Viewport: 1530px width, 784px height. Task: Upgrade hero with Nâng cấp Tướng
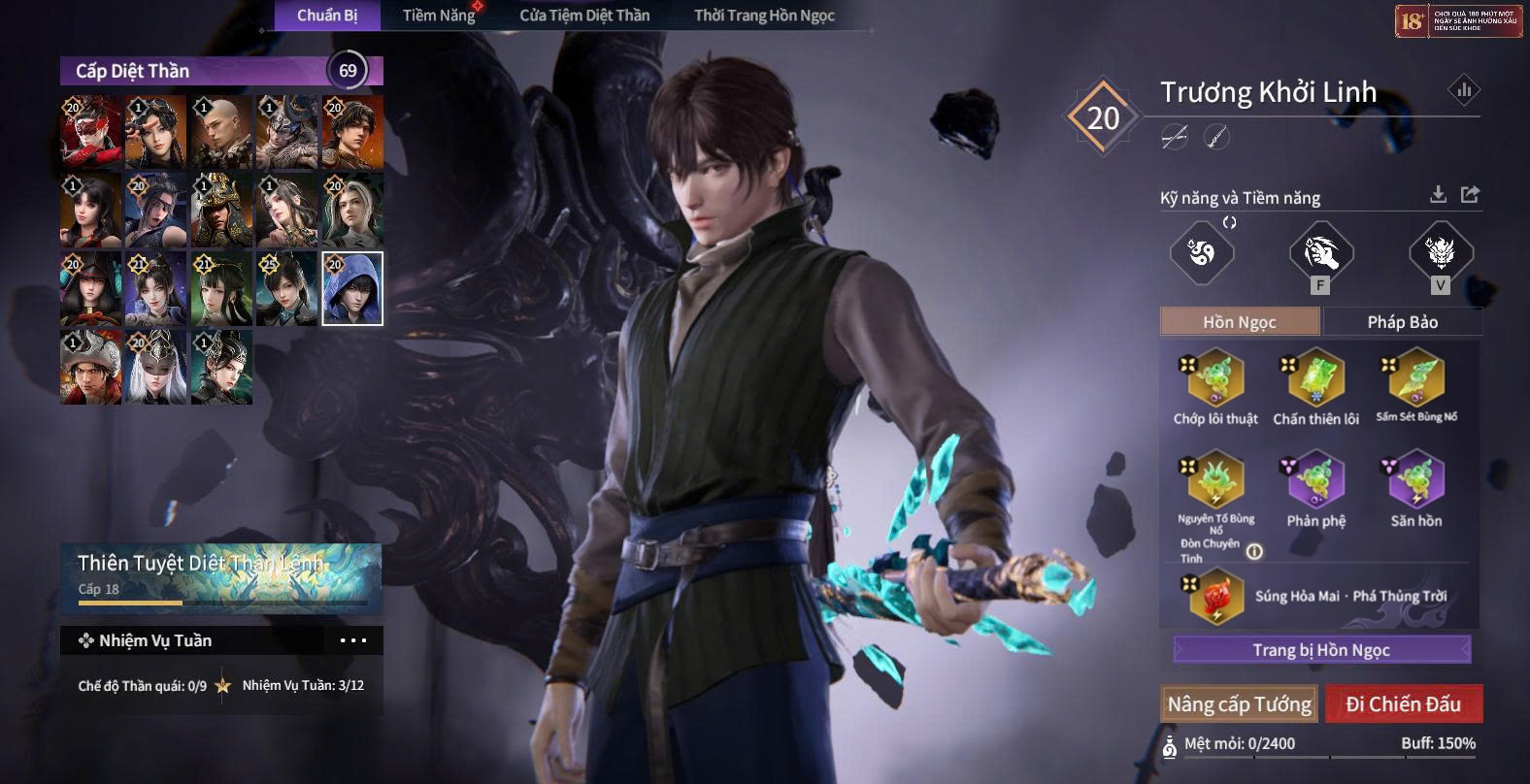(1239, 704)
